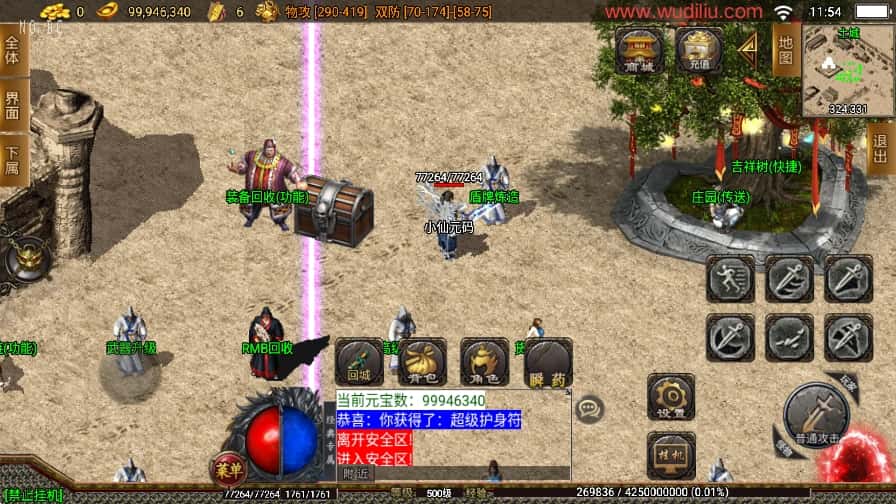Trigger the 普通攻击 normal attack button
Screen dimensions: 896x504
pyautogui.click(x=816, y=415)
